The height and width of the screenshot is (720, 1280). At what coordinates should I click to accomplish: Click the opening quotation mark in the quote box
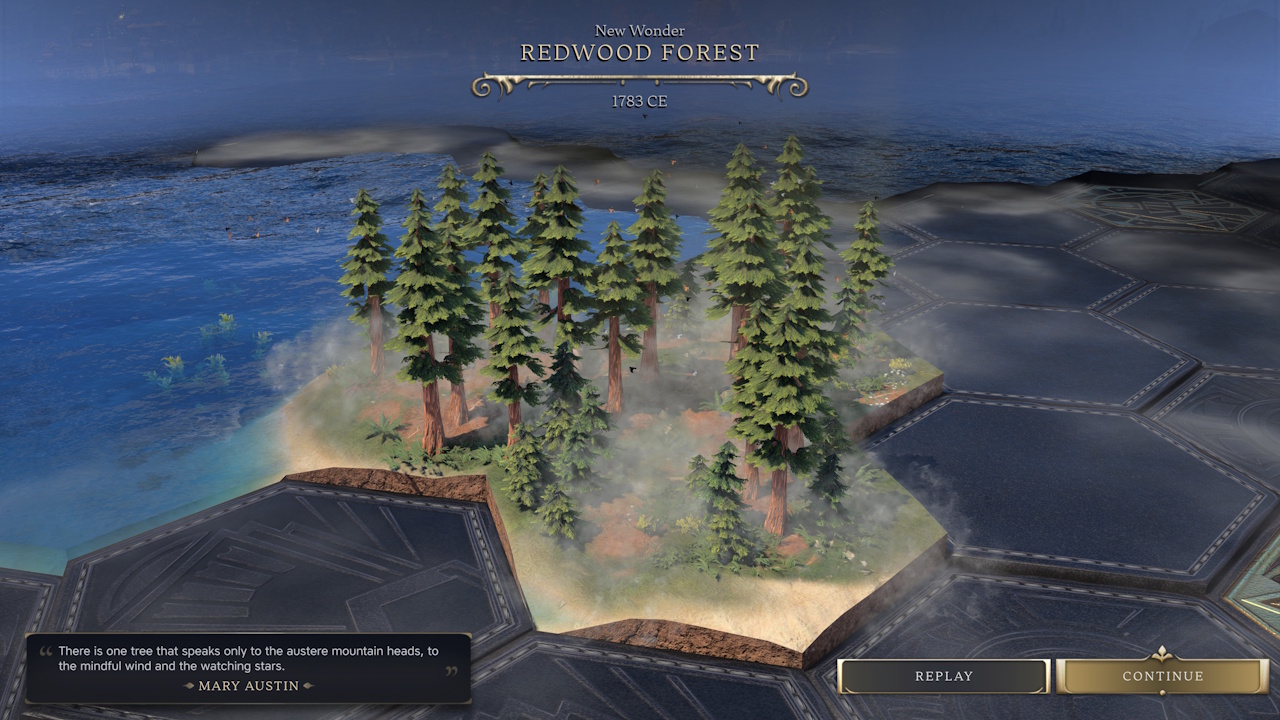point(44,649)
